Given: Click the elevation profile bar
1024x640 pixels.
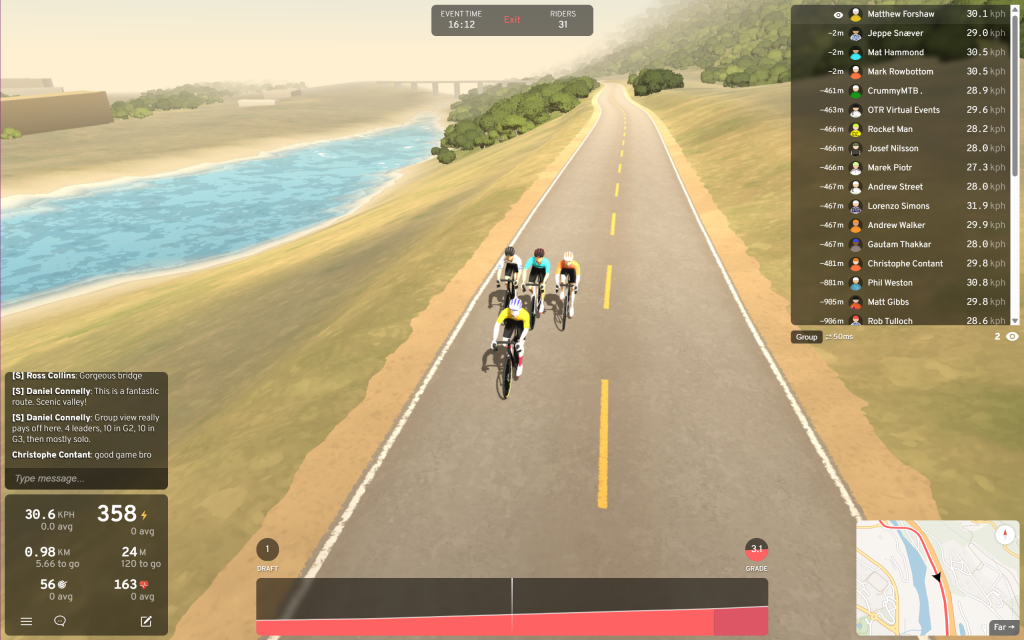Looking at the screenshot, I should click(512, 606).
